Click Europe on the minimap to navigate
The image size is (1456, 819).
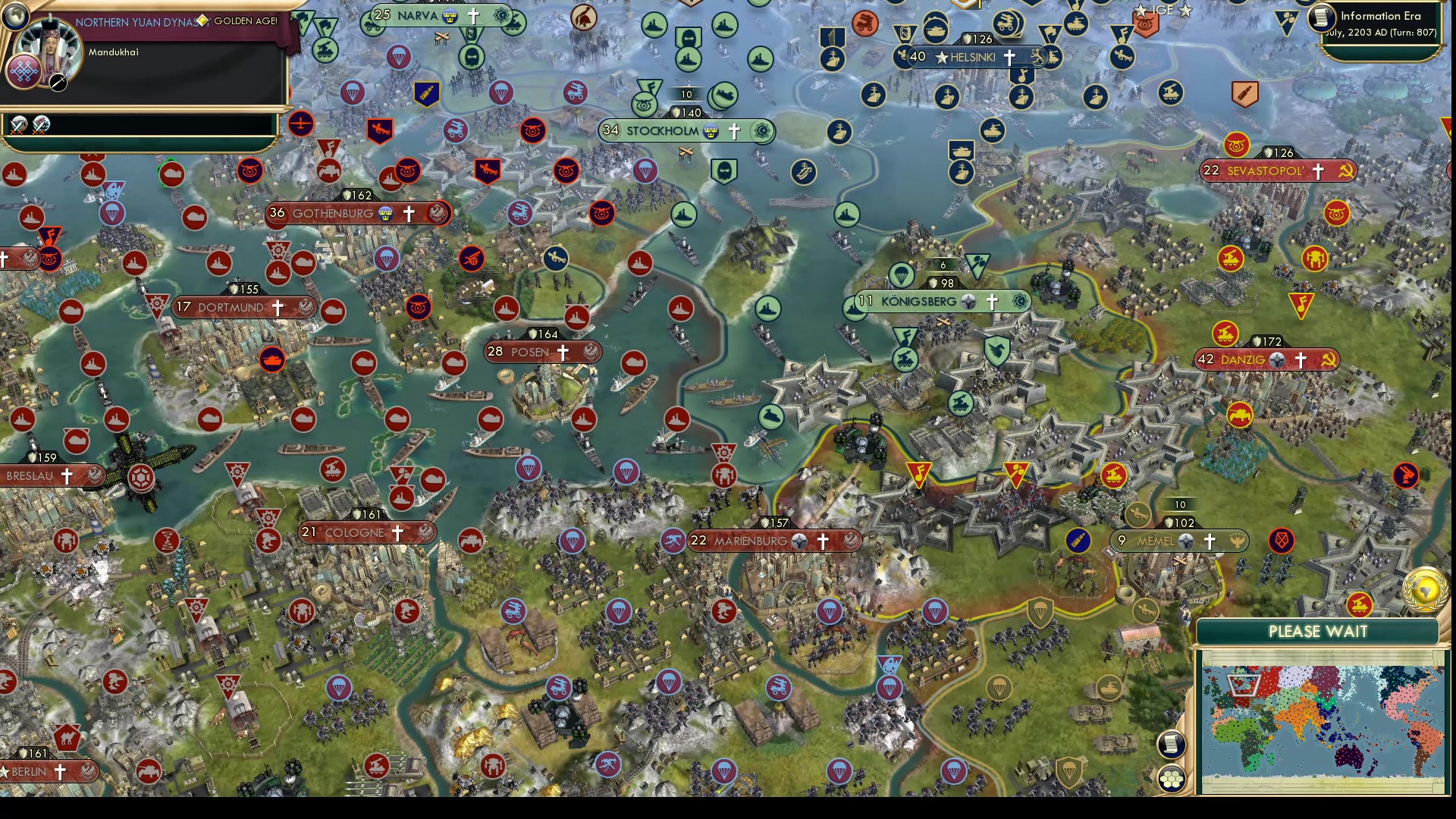pos(1243,686)
